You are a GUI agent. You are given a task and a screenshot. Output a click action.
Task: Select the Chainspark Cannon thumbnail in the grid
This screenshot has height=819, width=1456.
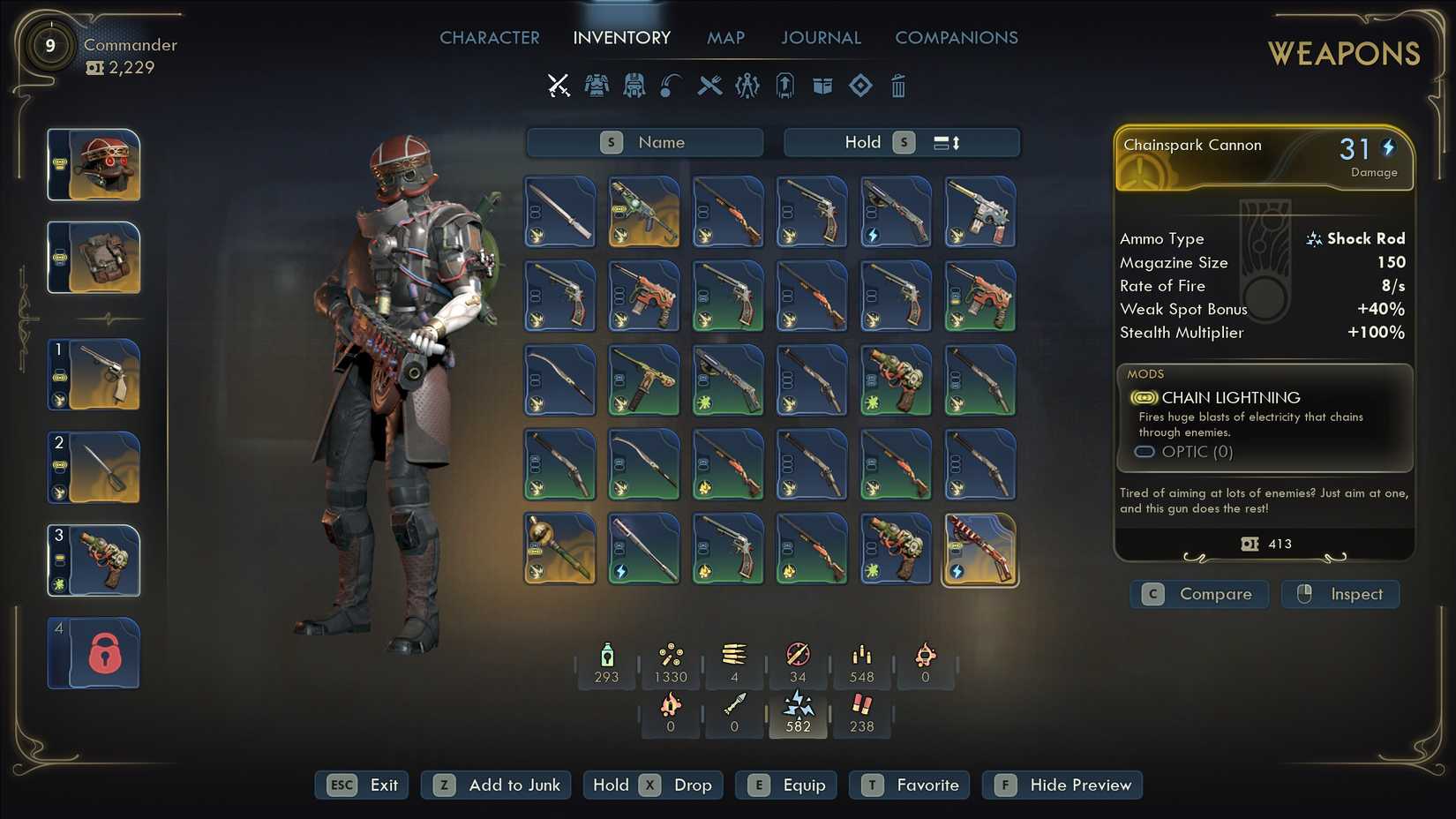(980, 549)
